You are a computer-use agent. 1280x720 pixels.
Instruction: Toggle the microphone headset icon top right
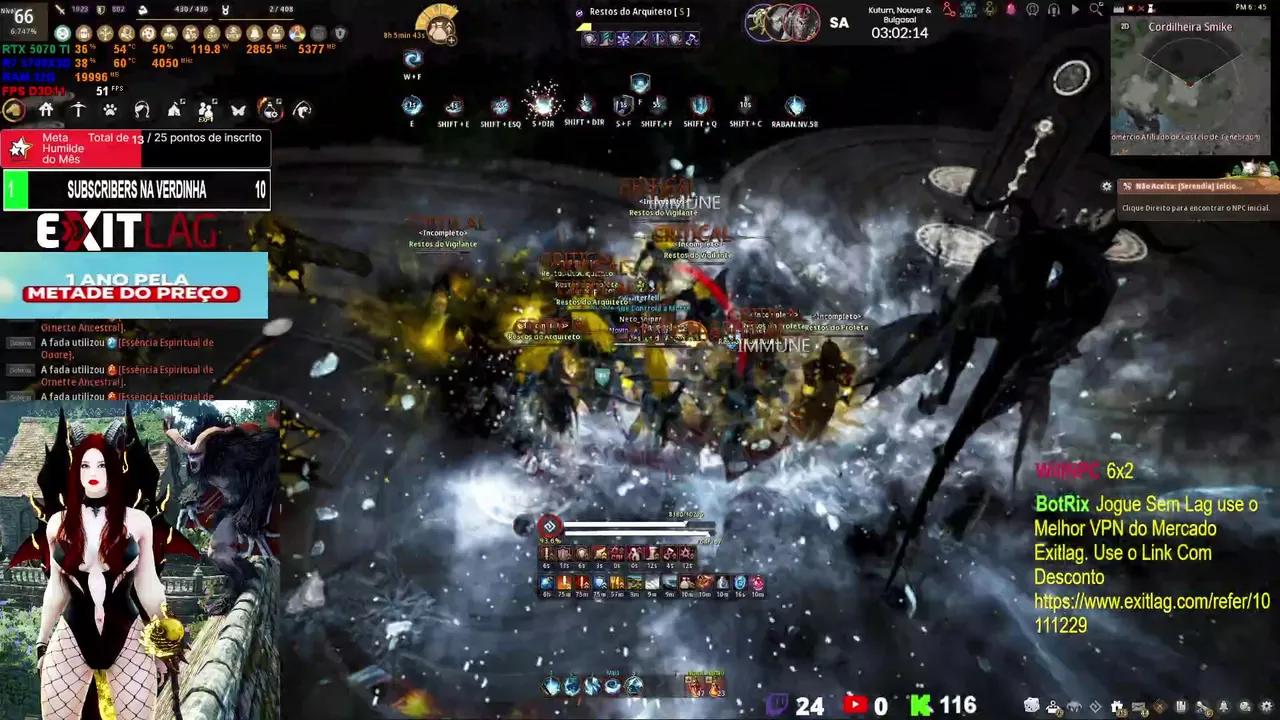coord(1054,11)
